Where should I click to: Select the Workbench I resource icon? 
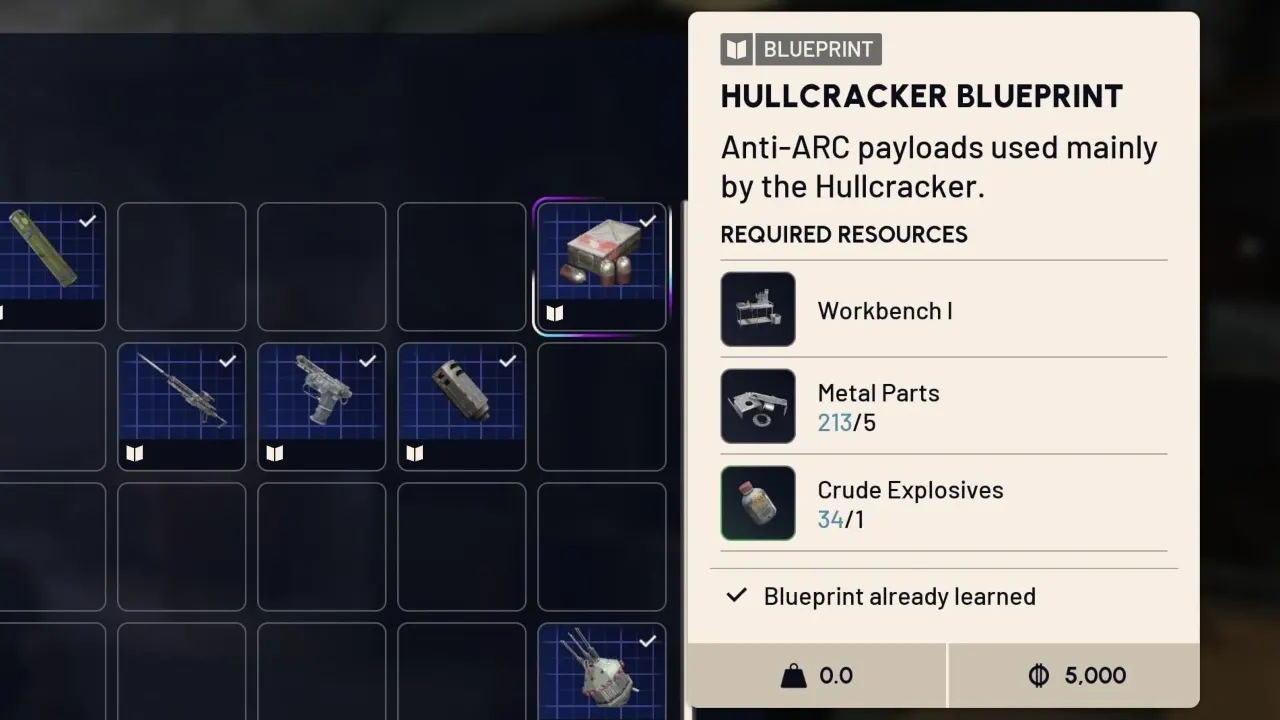click(x=757, y=309)
